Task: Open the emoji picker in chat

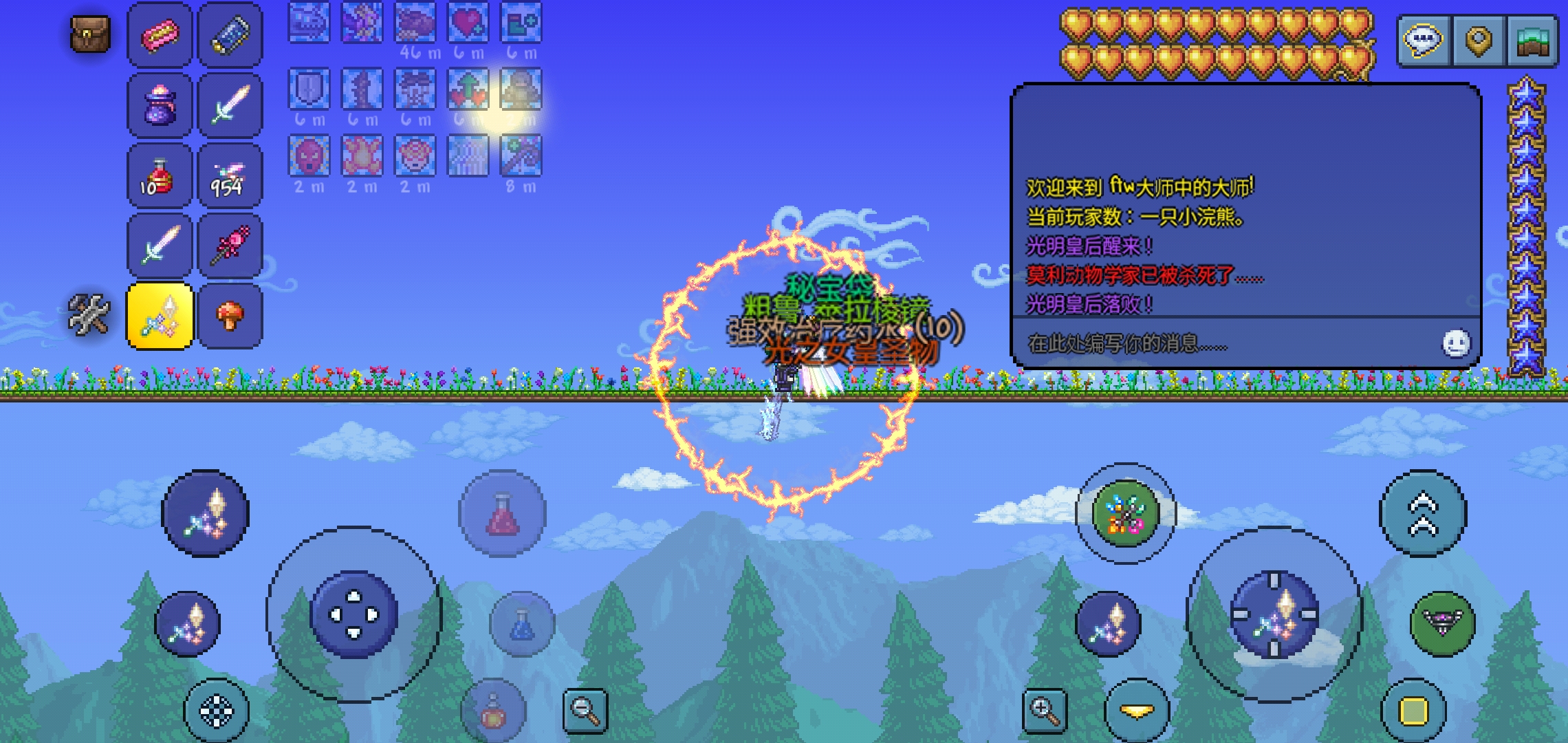Action: [1456, 343]
